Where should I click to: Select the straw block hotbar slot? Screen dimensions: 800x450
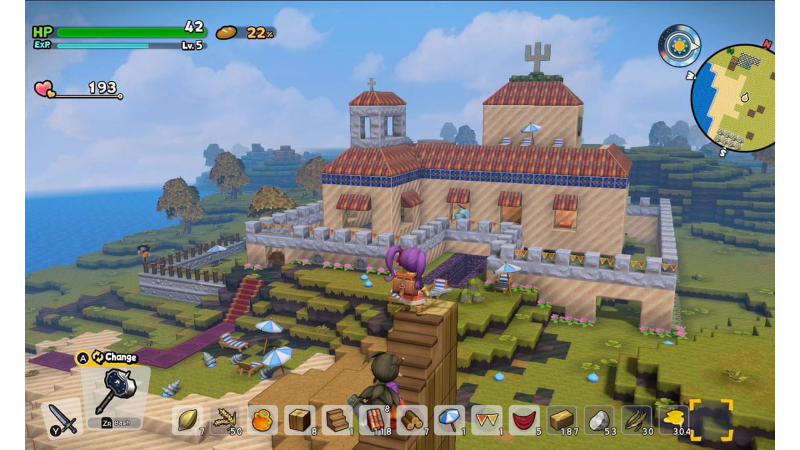point(561,419)
